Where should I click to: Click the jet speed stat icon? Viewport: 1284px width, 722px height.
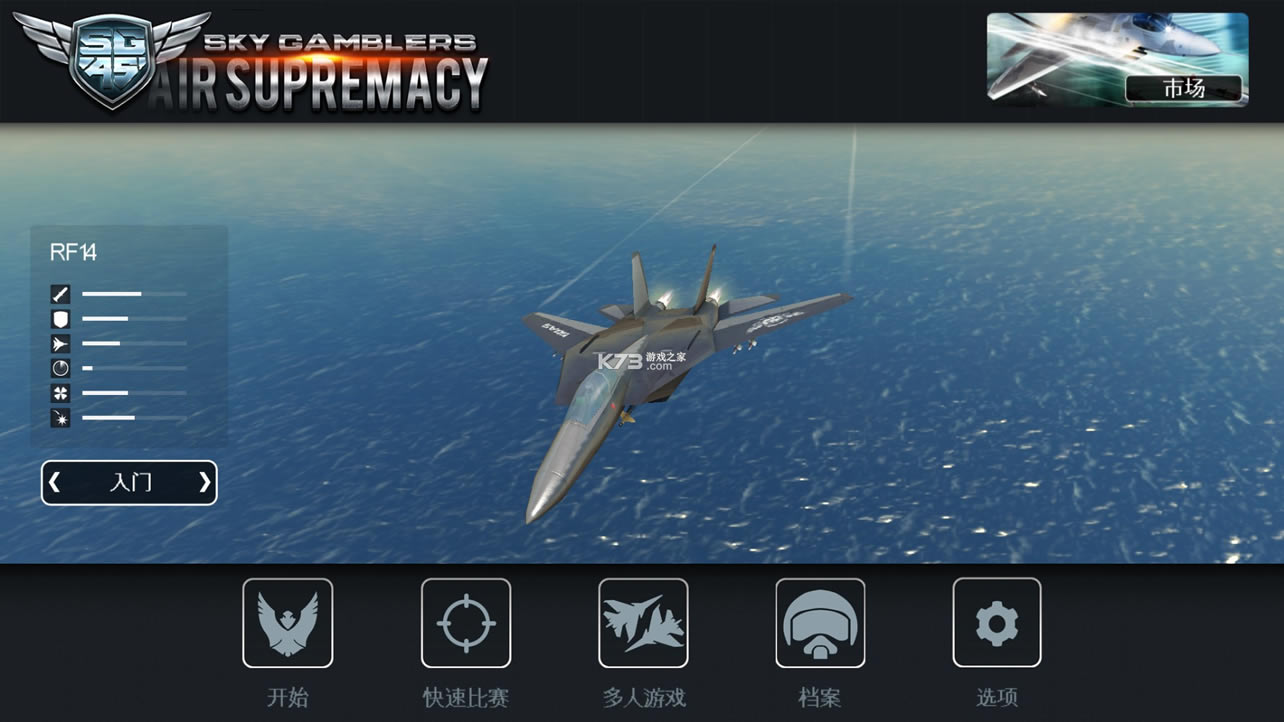[x=61, y=343]
